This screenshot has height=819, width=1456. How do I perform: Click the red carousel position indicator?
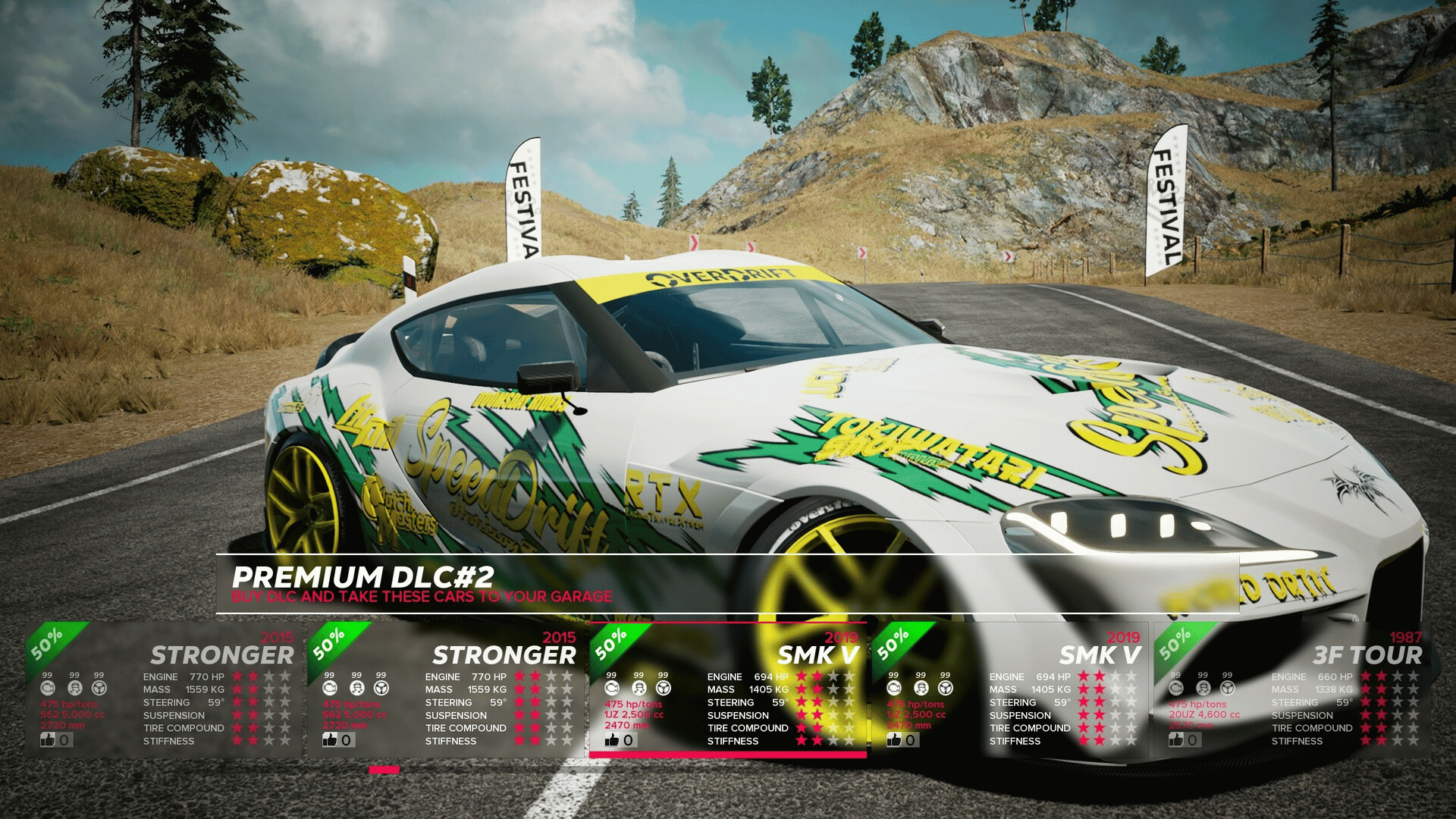tap(384, 770)
